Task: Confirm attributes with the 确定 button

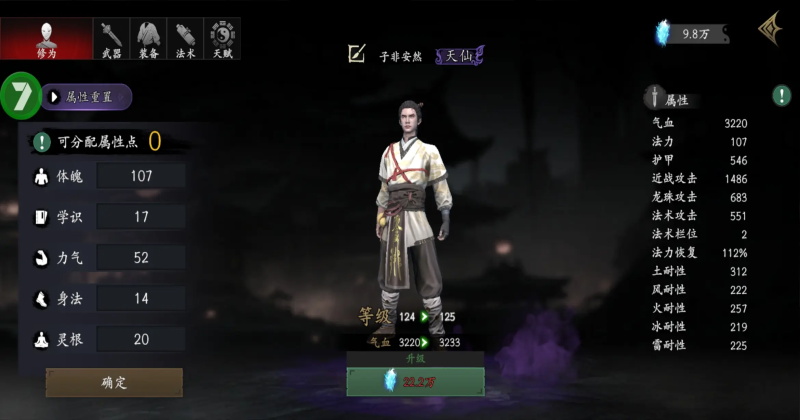Action: pos(114,382)
